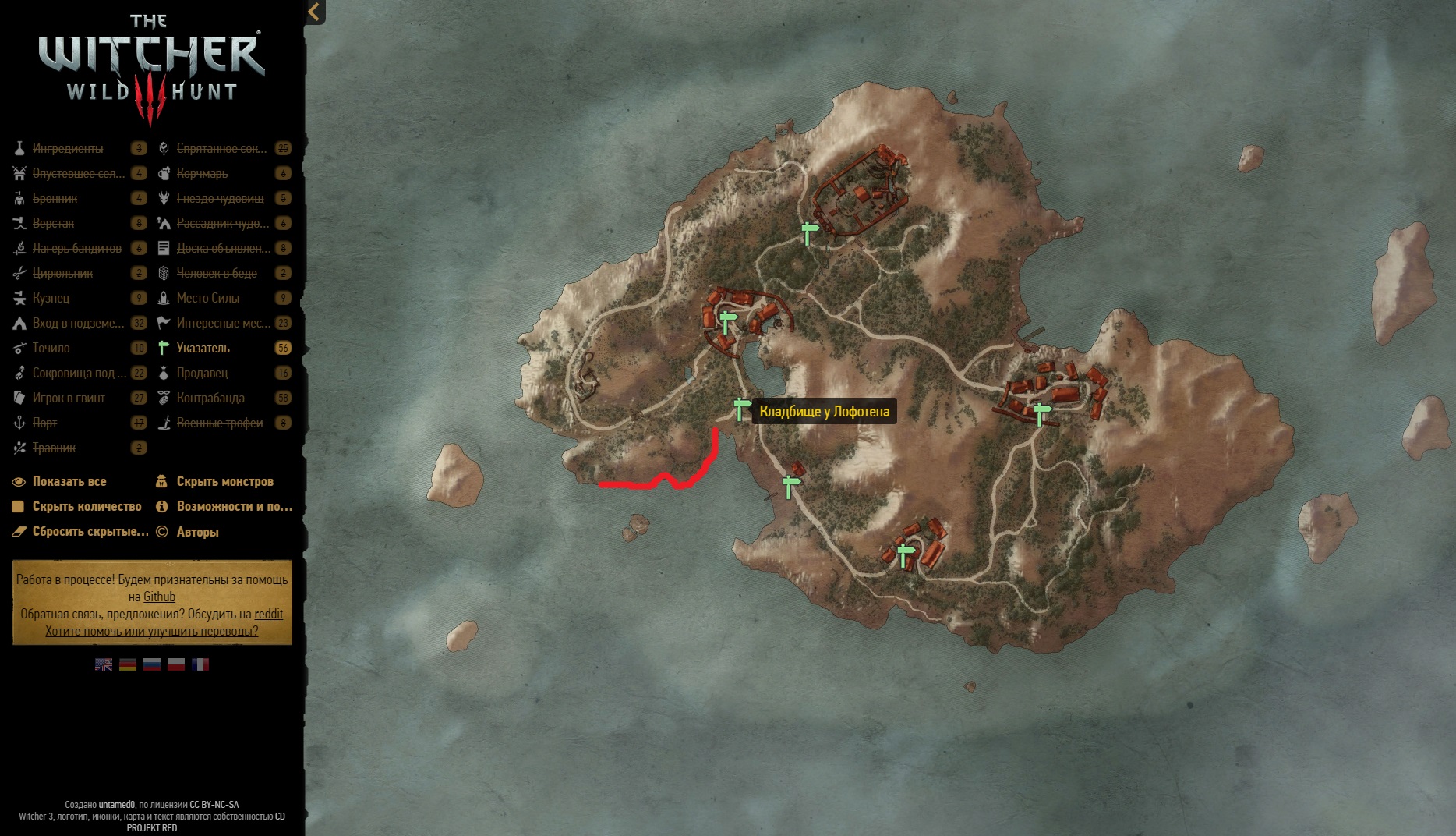Screen dimensions: 1456x836
Task: Follow the reddit discussion link
Action: [x=268, y=614]
